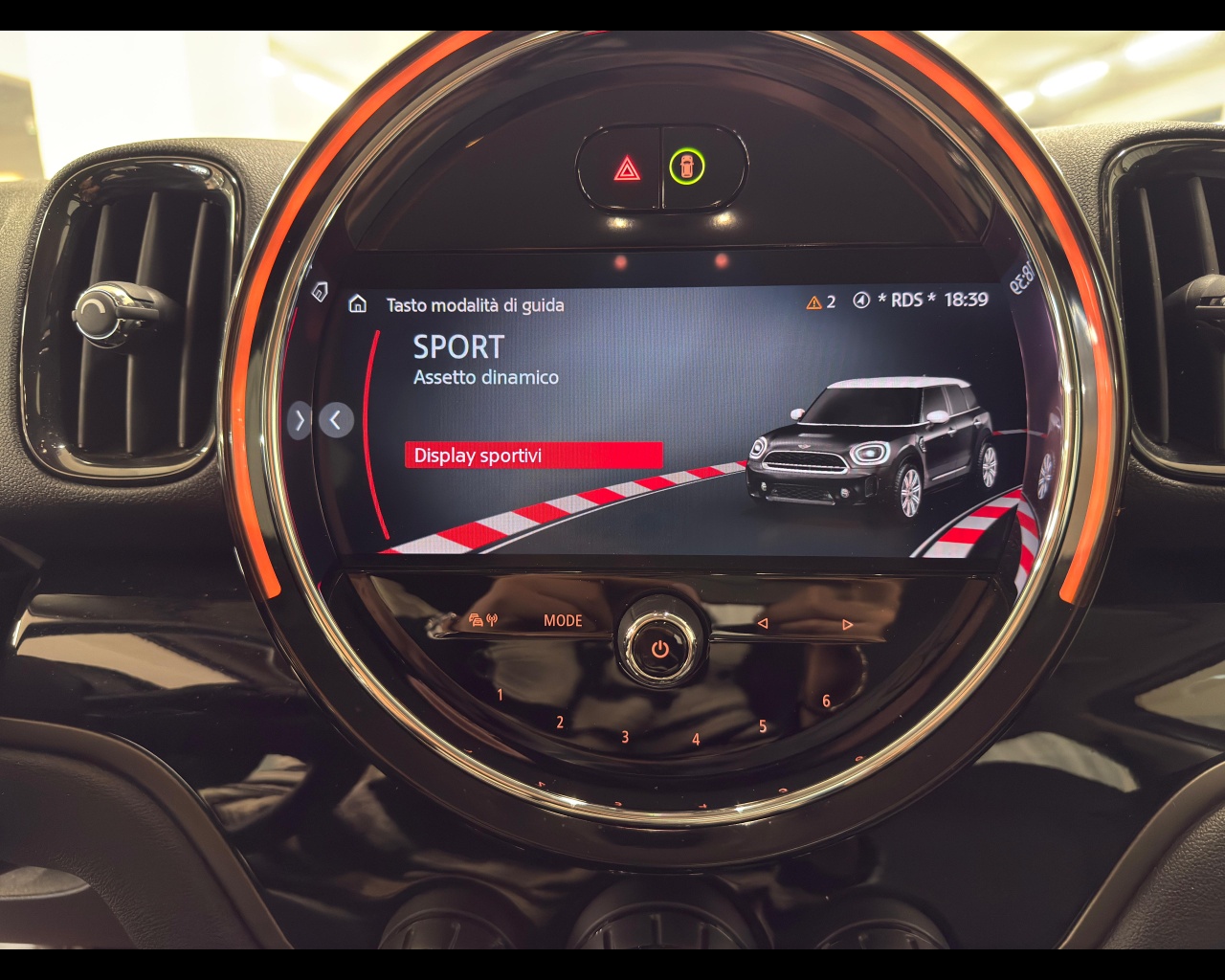
Task: Activate the red hazard triangle button
Action: point(627,169)
